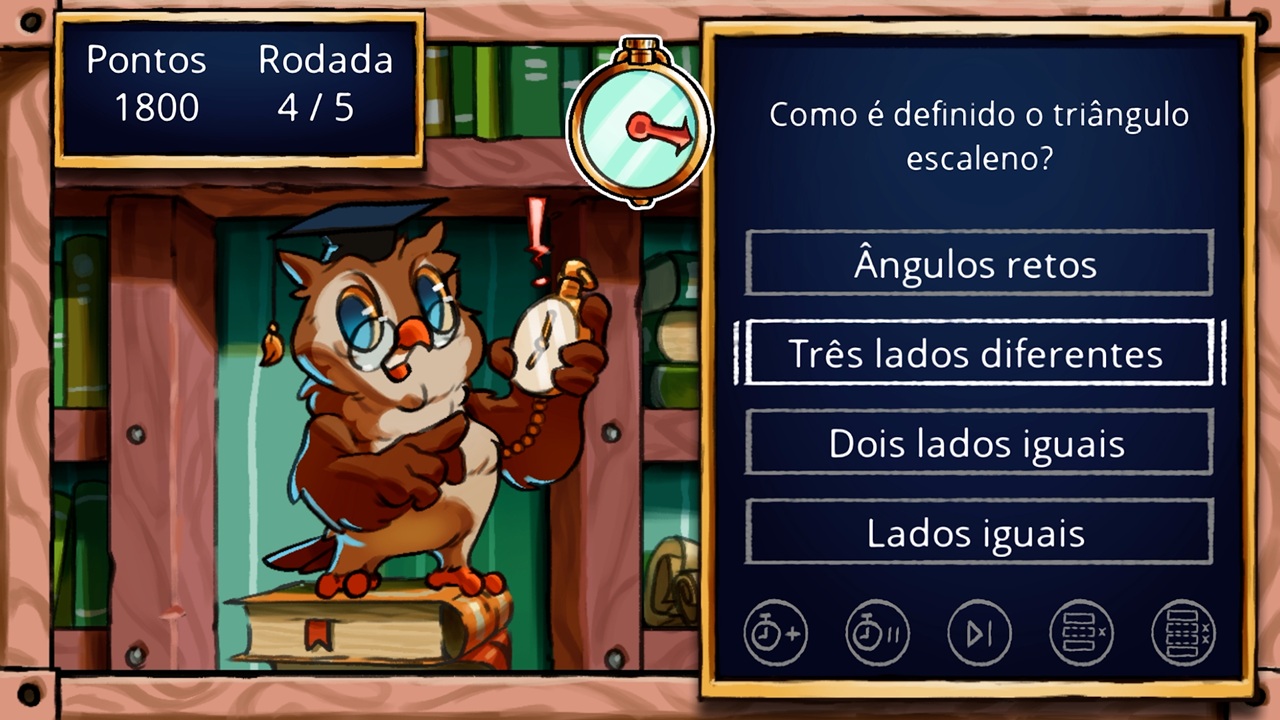Confirm the highlighted answer Três lados diferentes

(977, 353)
